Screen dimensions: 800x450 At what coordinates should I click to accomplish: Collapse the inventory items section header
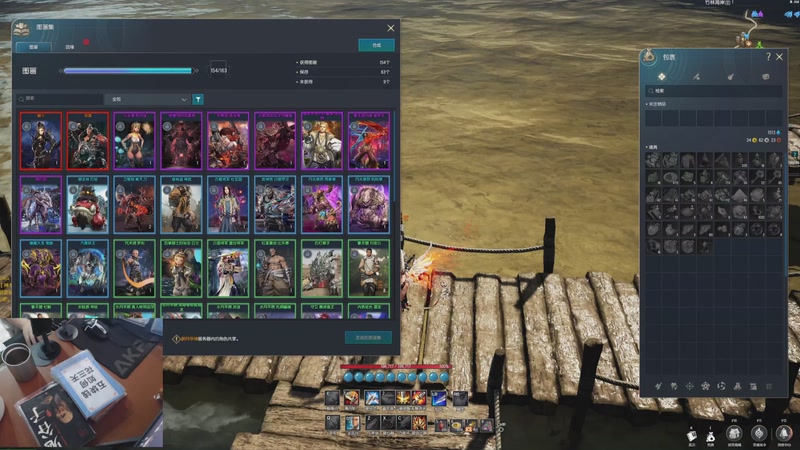[x=654, y=147]
